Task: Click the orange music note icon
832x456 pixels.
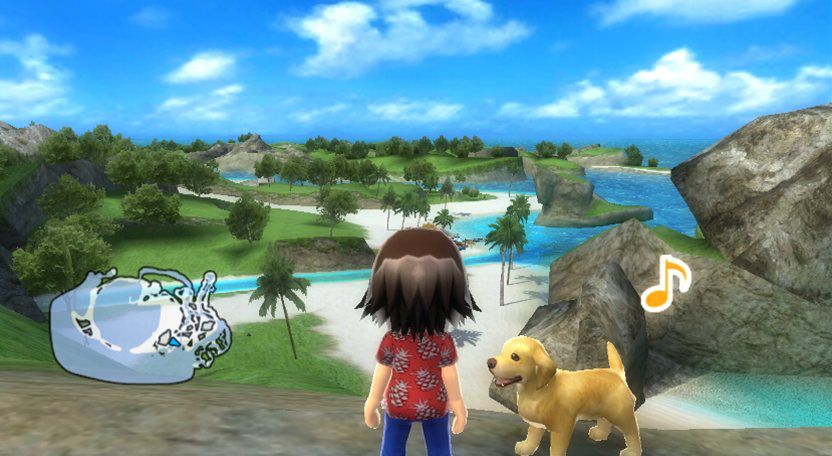Action: [665, 285]
